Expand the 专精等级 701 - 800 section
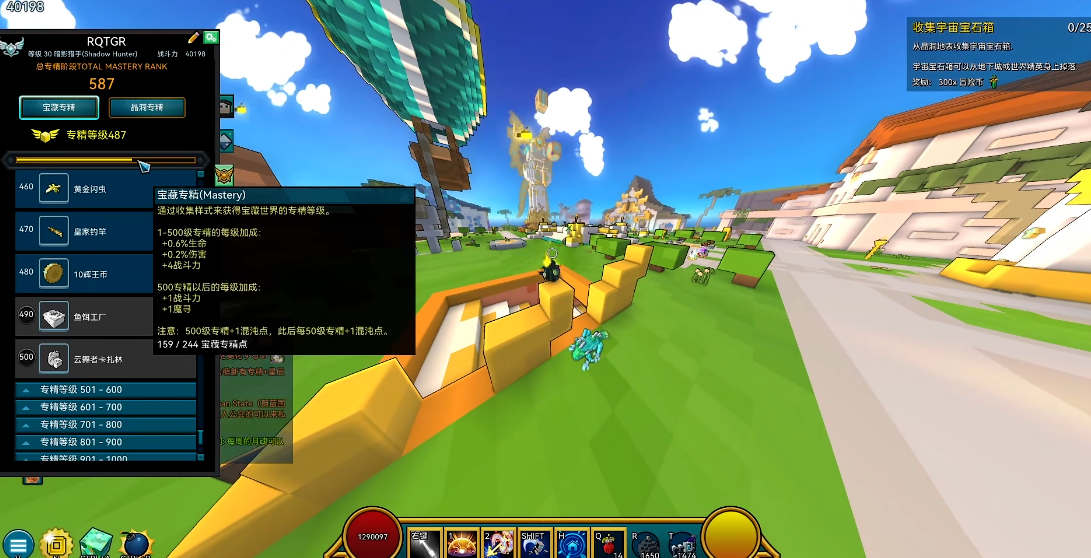Viewport: 1091px width, 558px height. [106, 425]
